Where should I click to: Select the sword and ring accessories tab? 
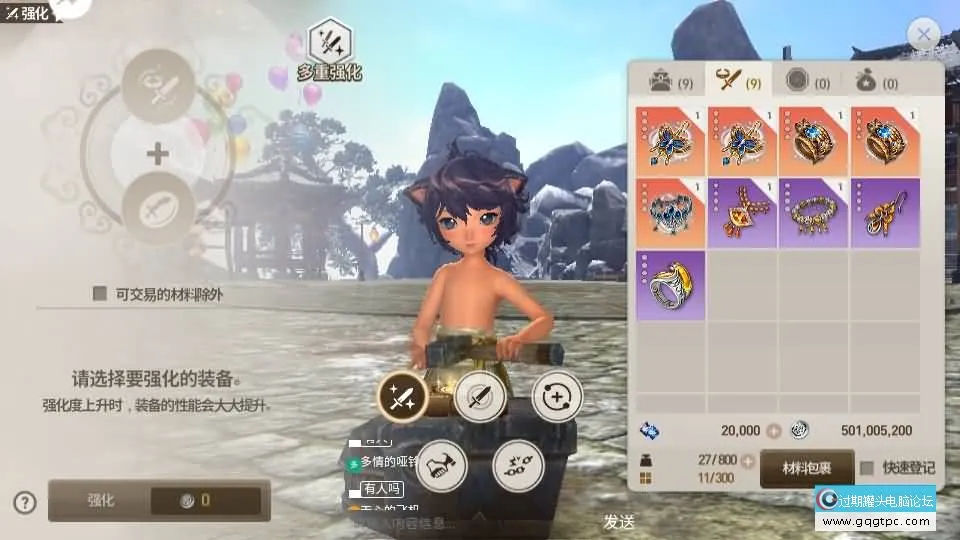(x=741, y=82)
